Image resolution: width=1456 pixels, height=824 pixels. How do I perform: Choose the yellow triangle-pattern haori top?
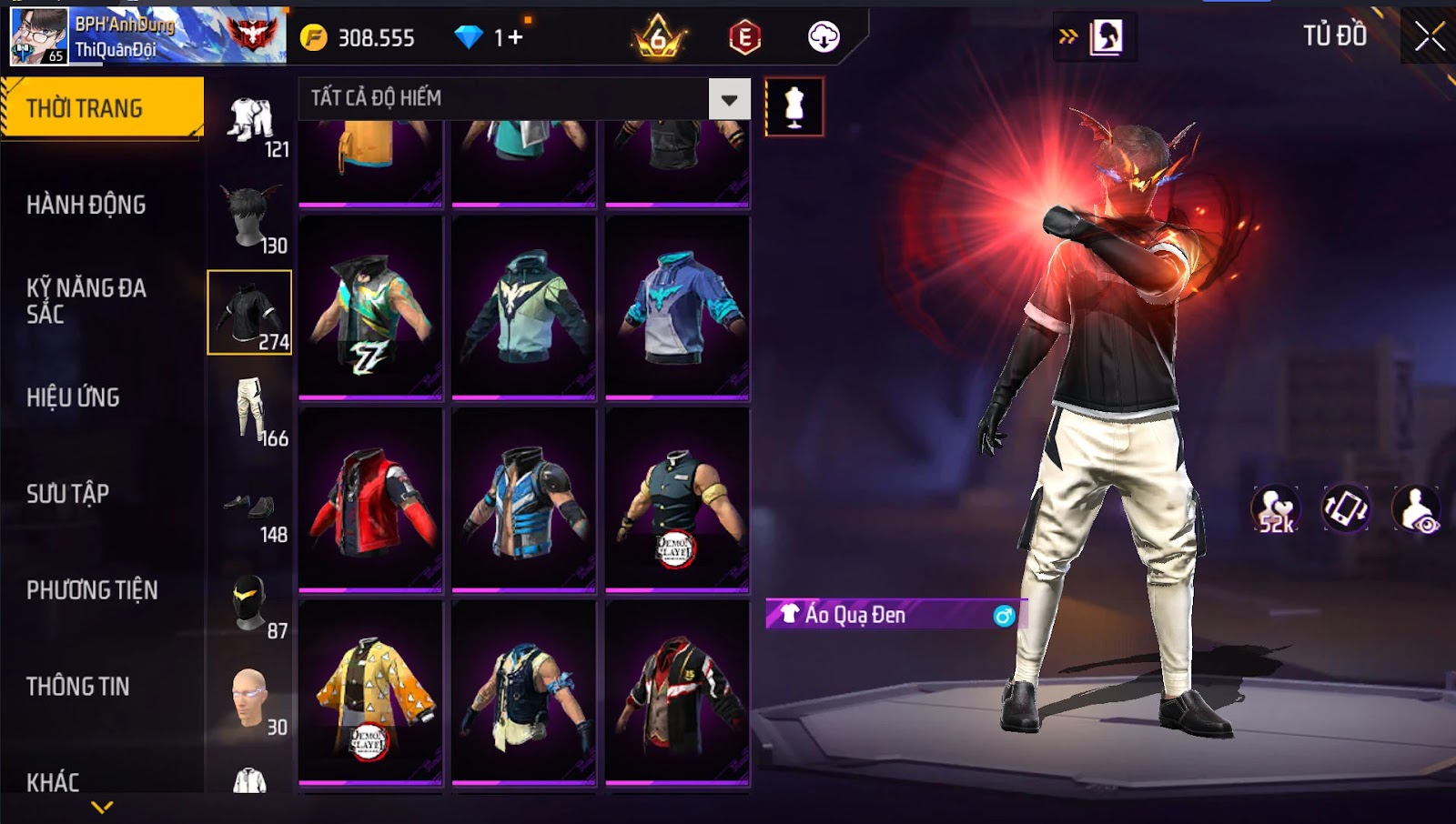click(x=370, y=693)
